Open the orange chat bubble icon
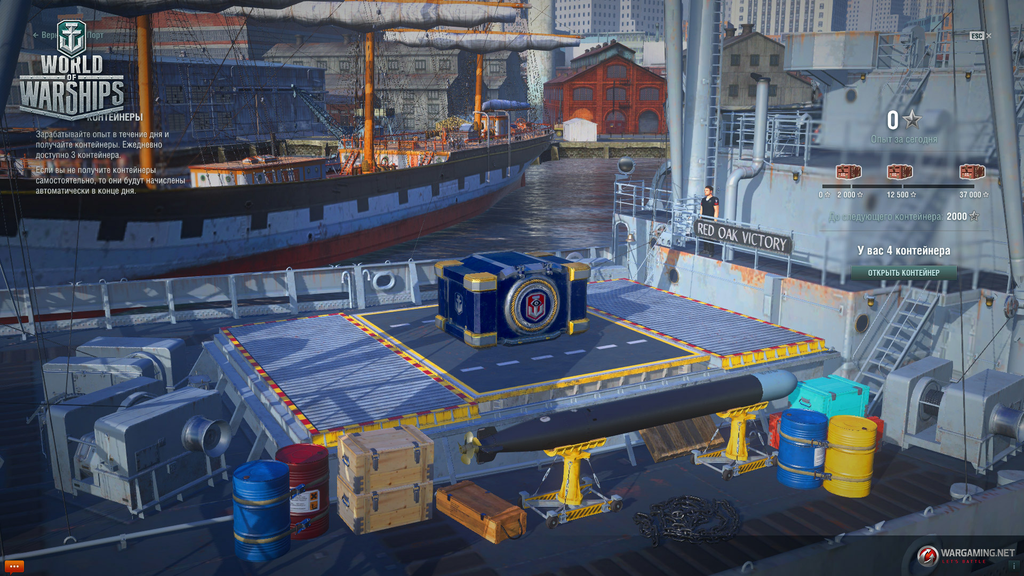This screenshot has height=576, width=1024. pyautogui.click(x=14, y=566)
